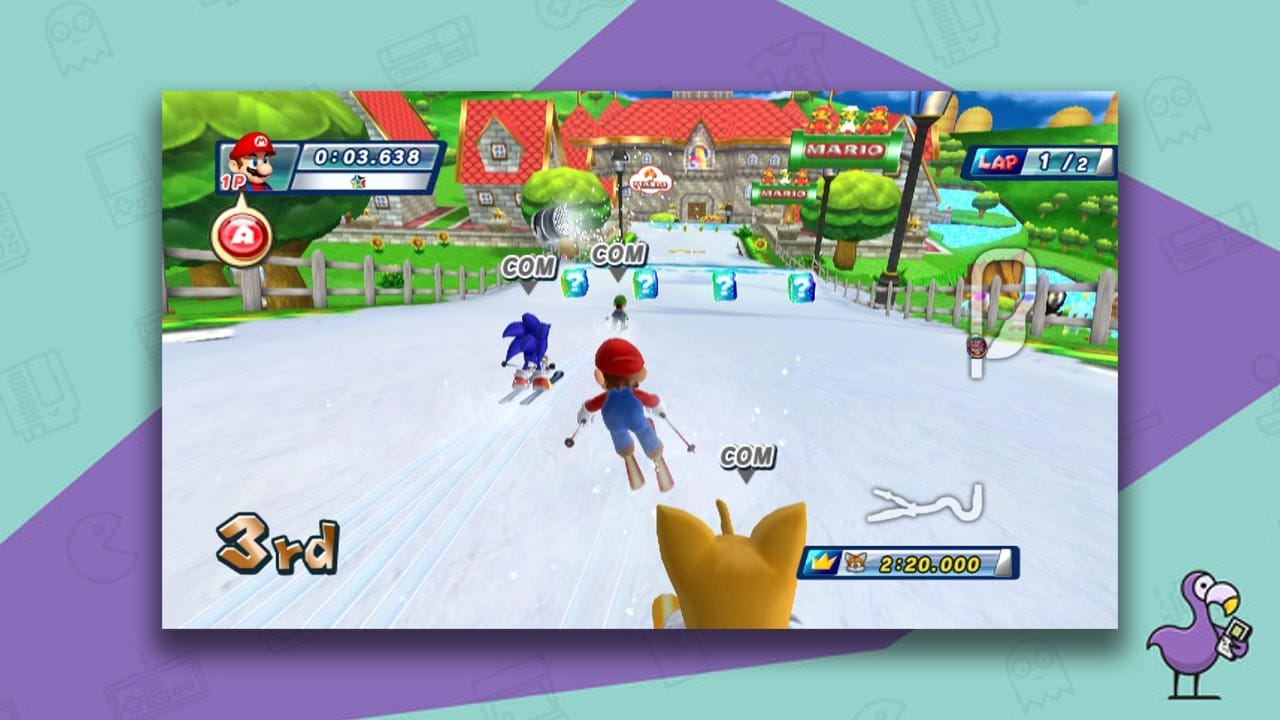Click the leftmost blue item box
This screenshot has width=1280, height=720.
(x=572, y=284)
